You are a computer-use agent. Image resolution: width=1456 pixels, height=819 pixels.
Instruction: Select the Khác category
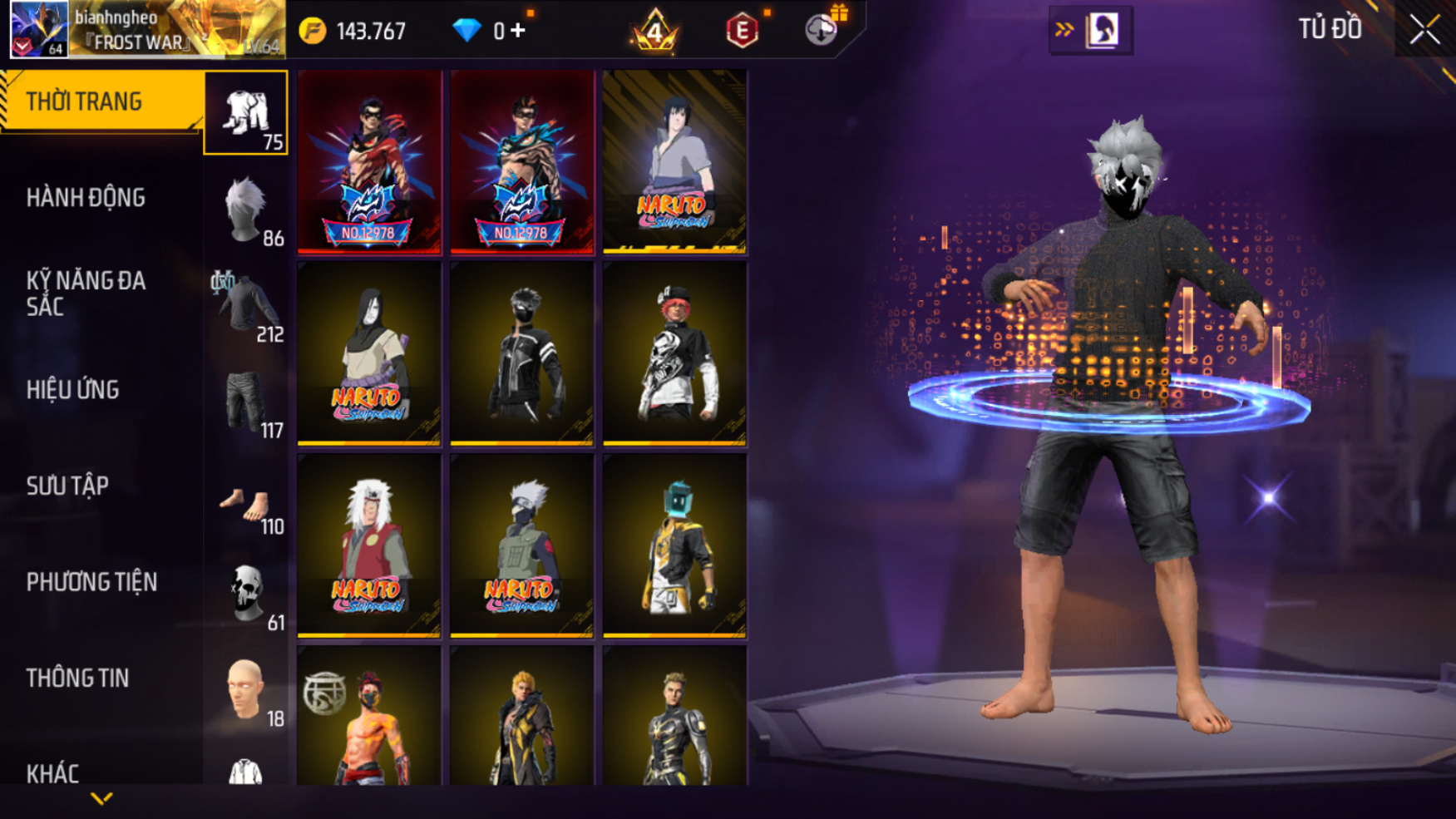coord(52,773)
